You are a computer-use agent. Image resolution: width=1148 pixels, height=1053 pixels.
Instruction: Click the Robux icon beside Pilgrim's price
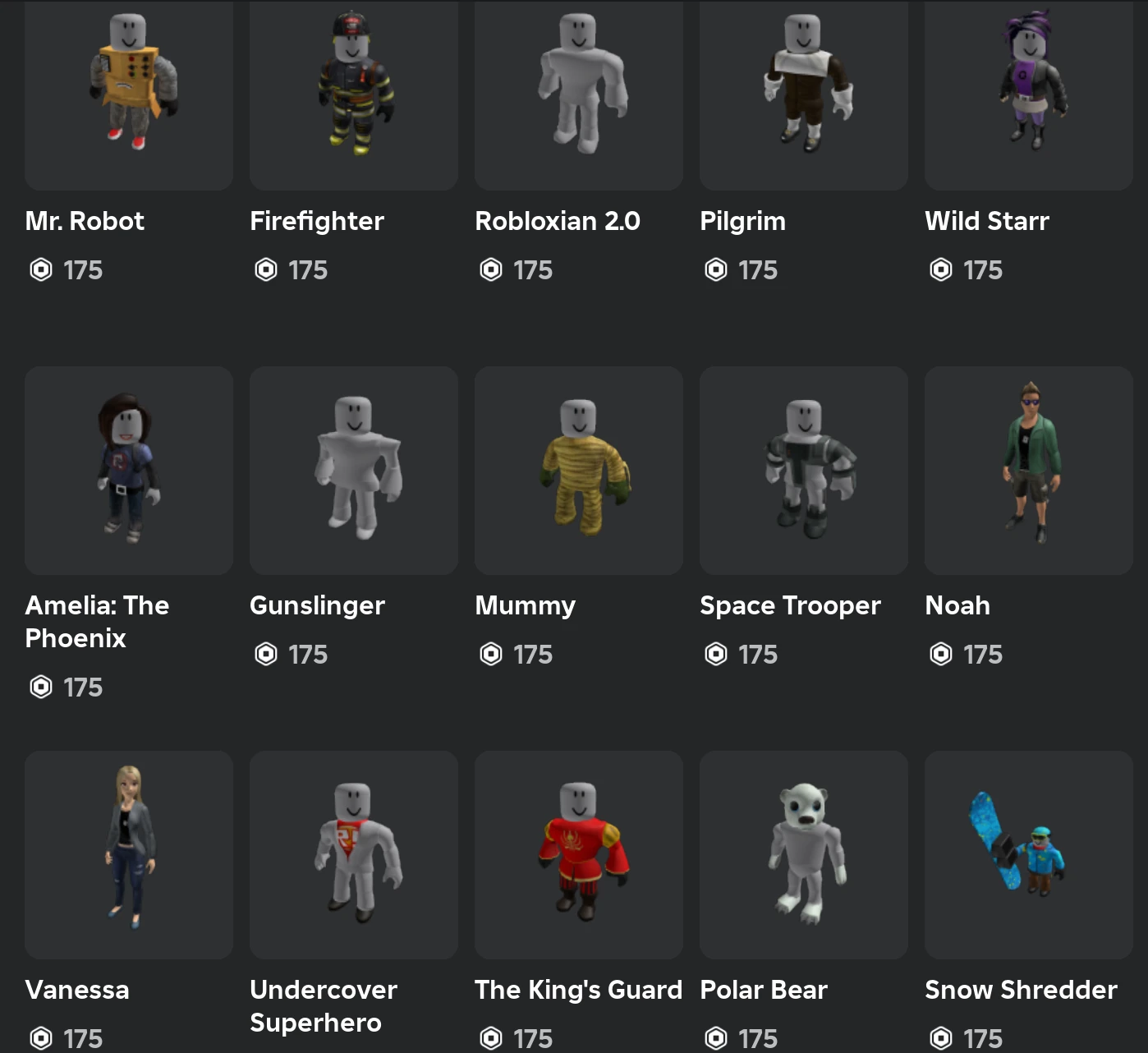coord(715,269)
